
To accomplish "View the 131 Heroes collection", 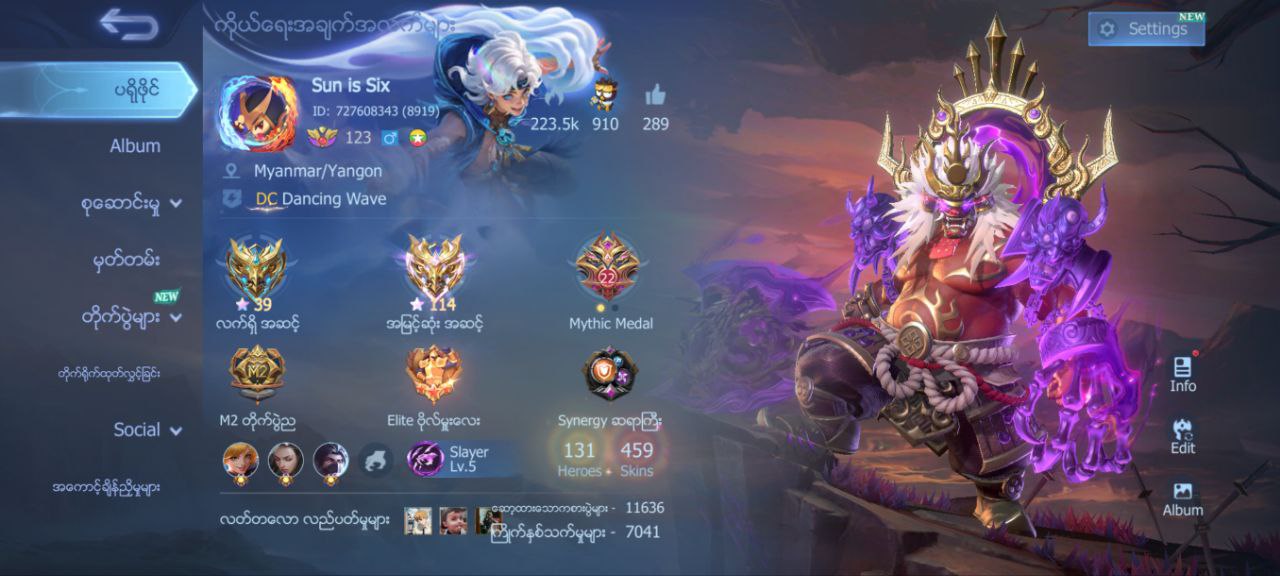I will [x=579, y=459].
